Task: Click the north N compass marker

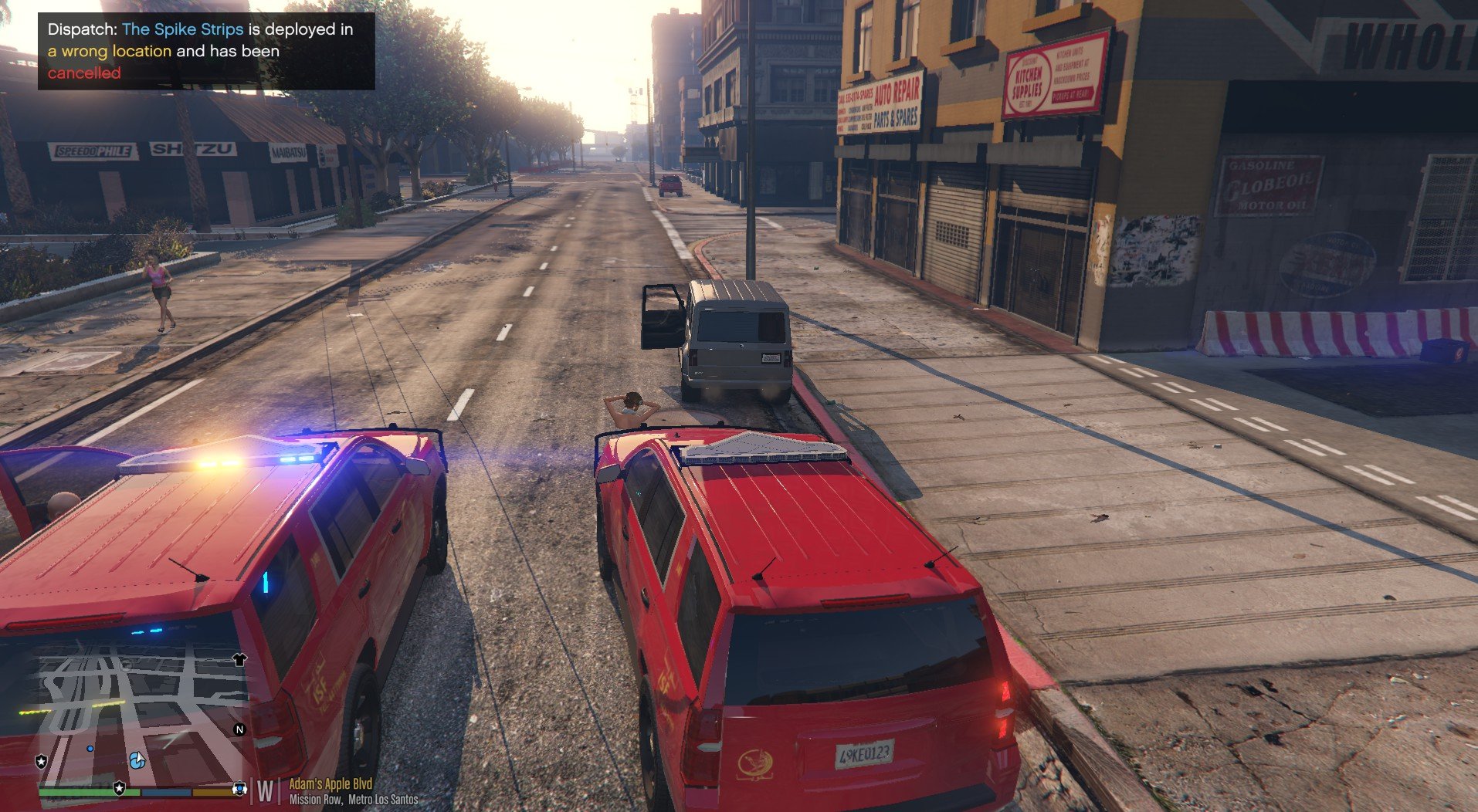Action: (x=239, y=729)
